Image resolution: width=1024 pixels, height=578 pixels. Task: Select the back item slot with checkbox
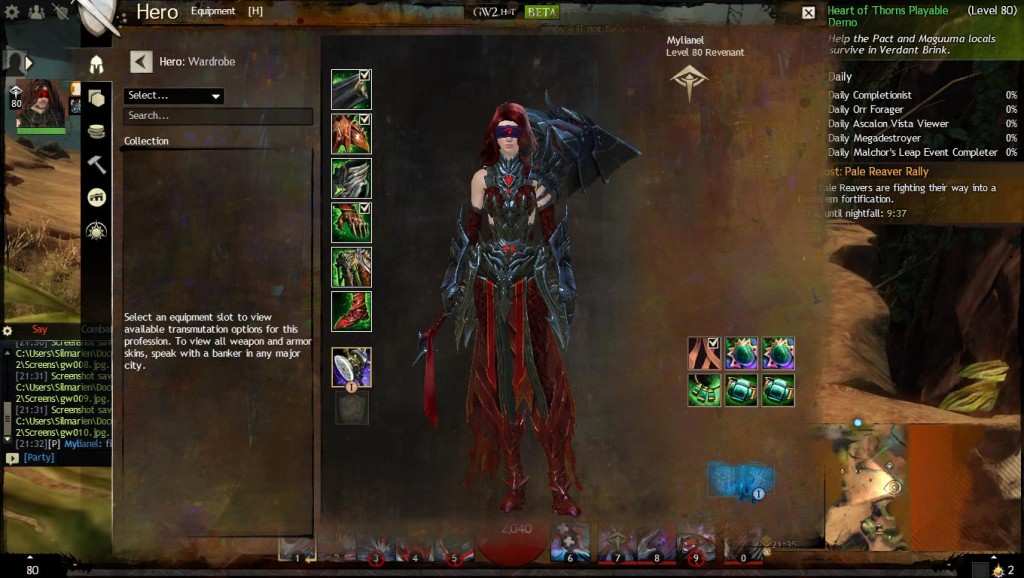click(x=704, y=353)
